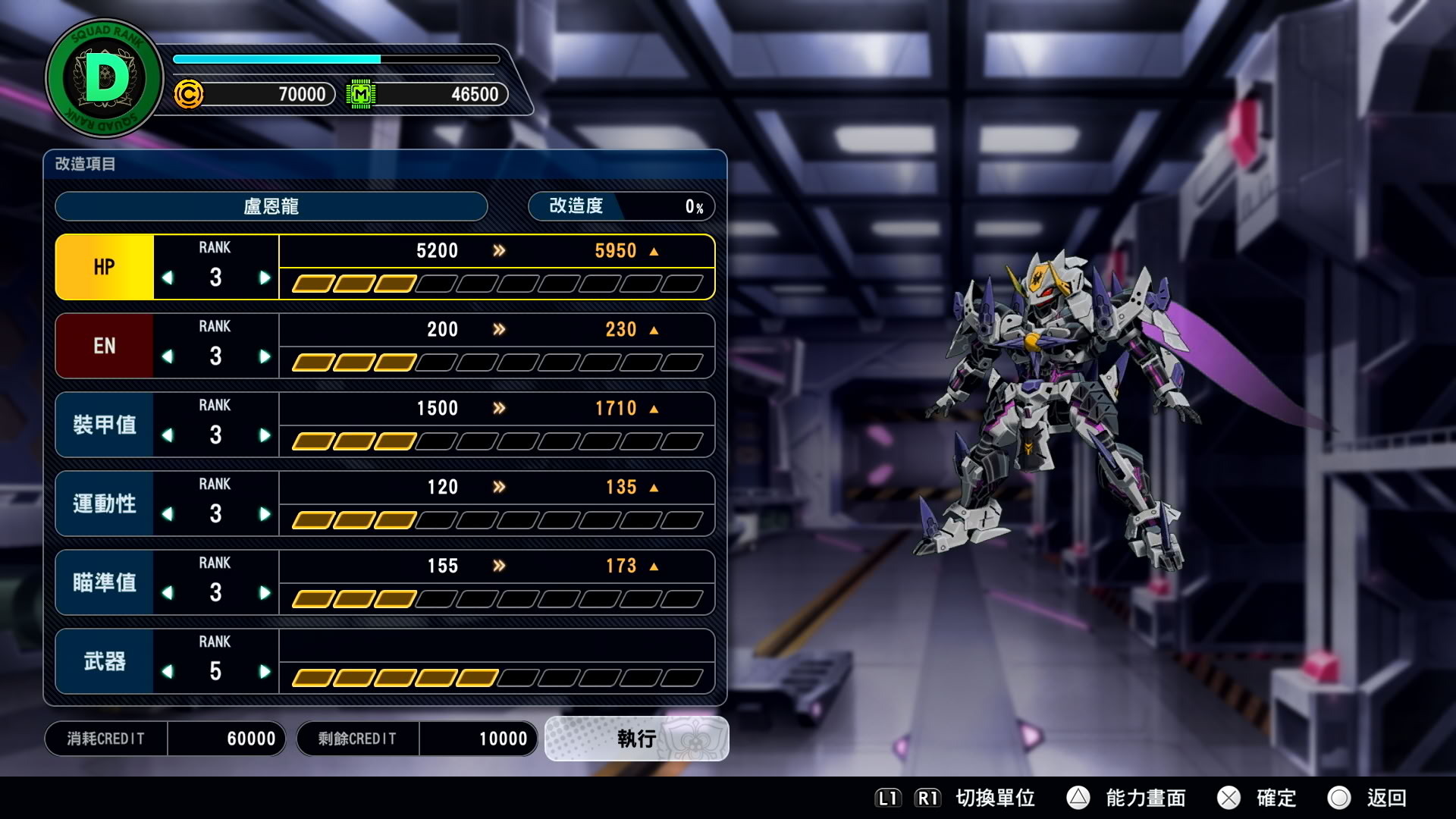
Task: Lower 武器 rank with left arrow
Action: 168,672
